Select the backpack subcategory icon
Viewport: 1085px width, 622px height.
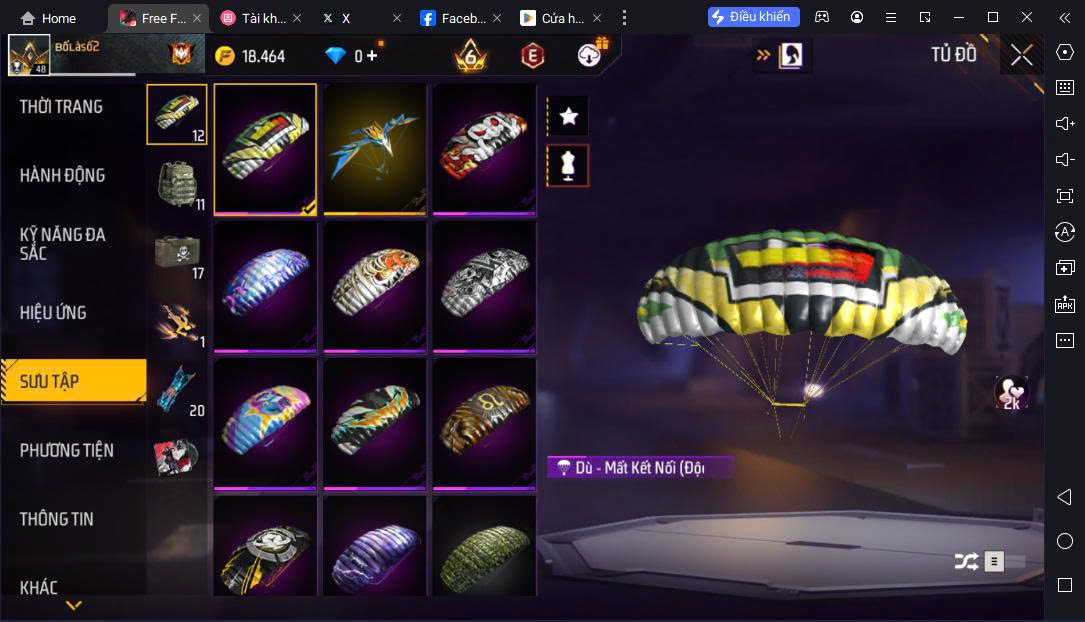[177, 182]
